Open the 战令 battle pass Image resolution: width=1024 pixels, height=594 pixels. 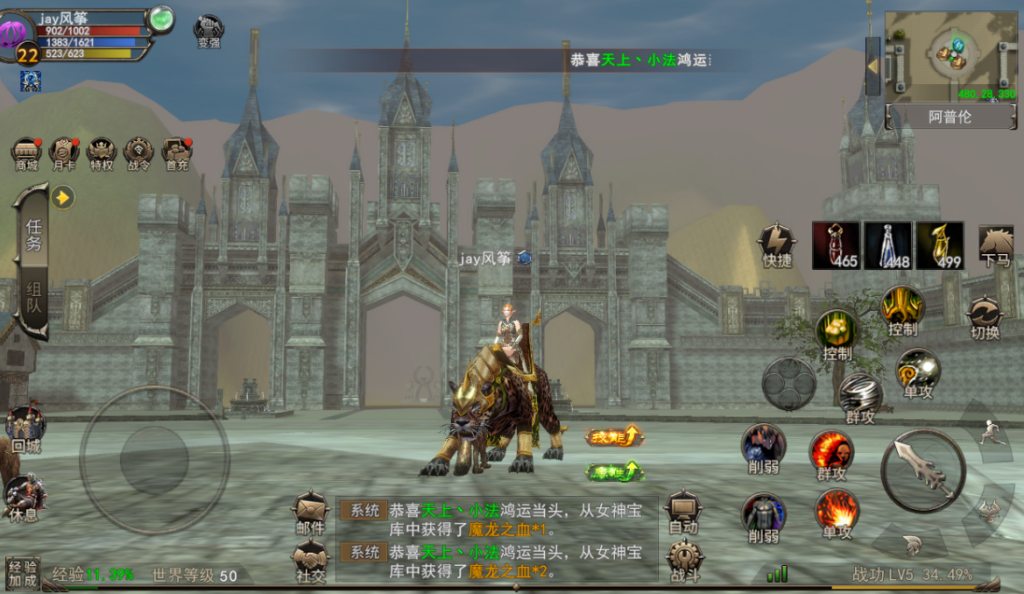(138, 153)
